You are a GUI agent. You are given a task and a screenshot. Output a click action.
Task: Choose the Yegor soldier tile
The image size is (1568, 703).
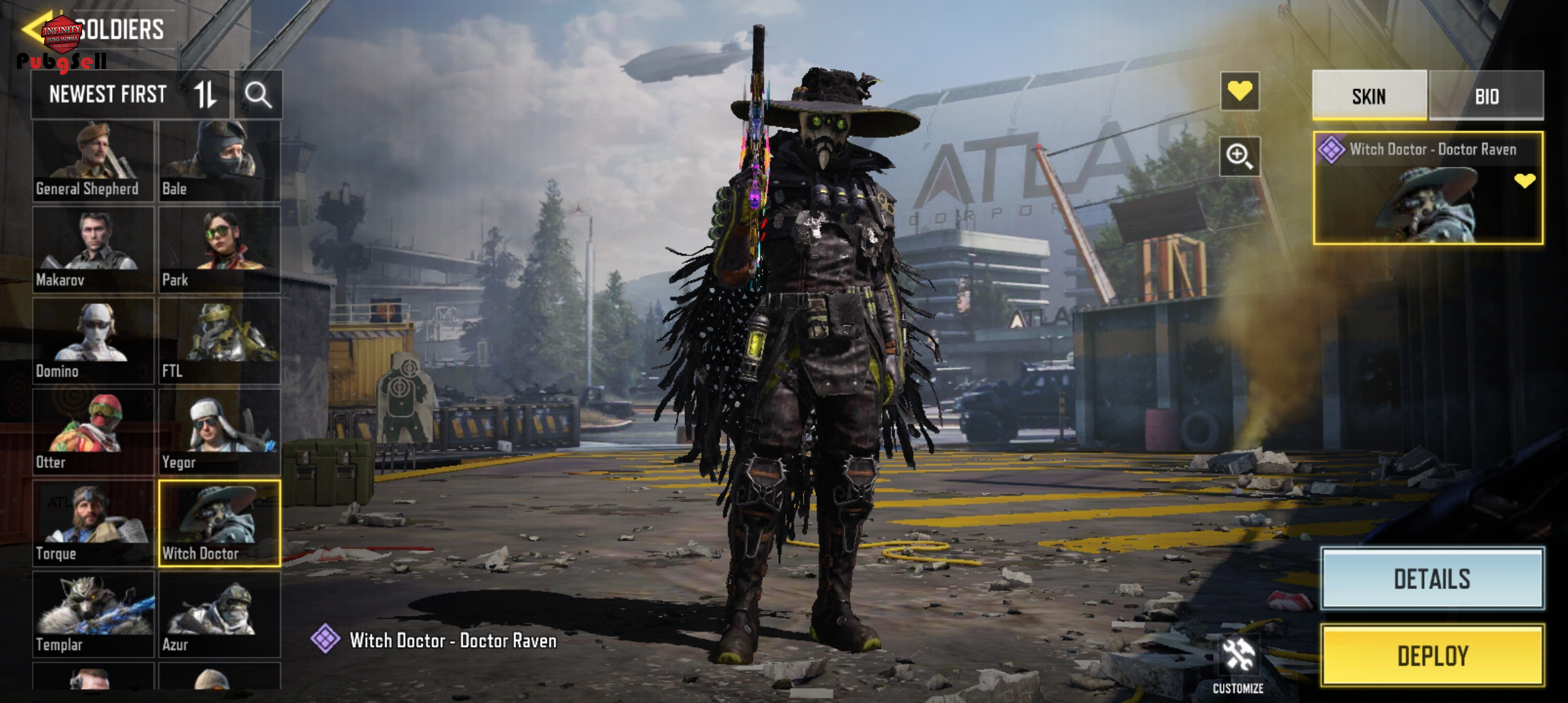pyautogui.click(x=219, y=432)
